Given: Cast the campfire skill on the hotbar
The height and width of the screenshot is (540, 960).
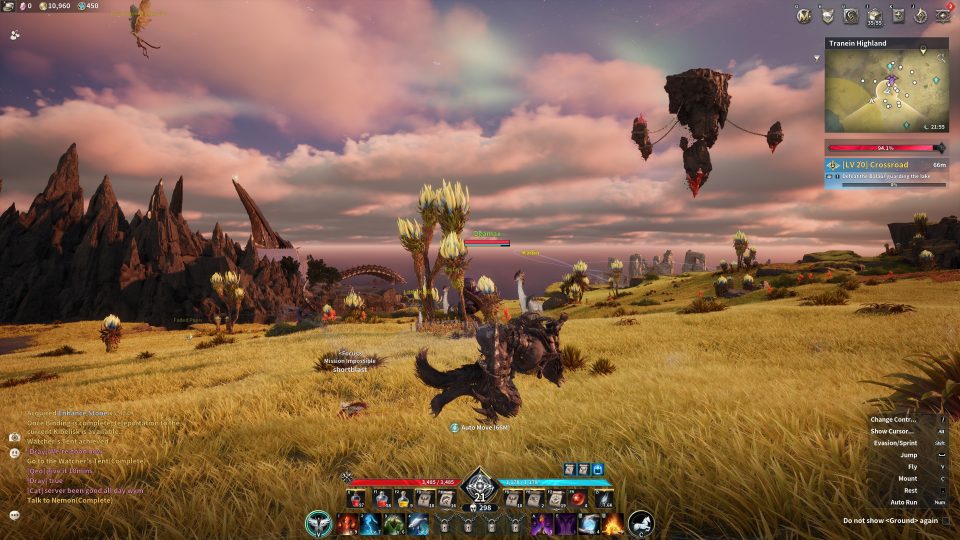Looking at the screenshot, I should tap(612, 523).
